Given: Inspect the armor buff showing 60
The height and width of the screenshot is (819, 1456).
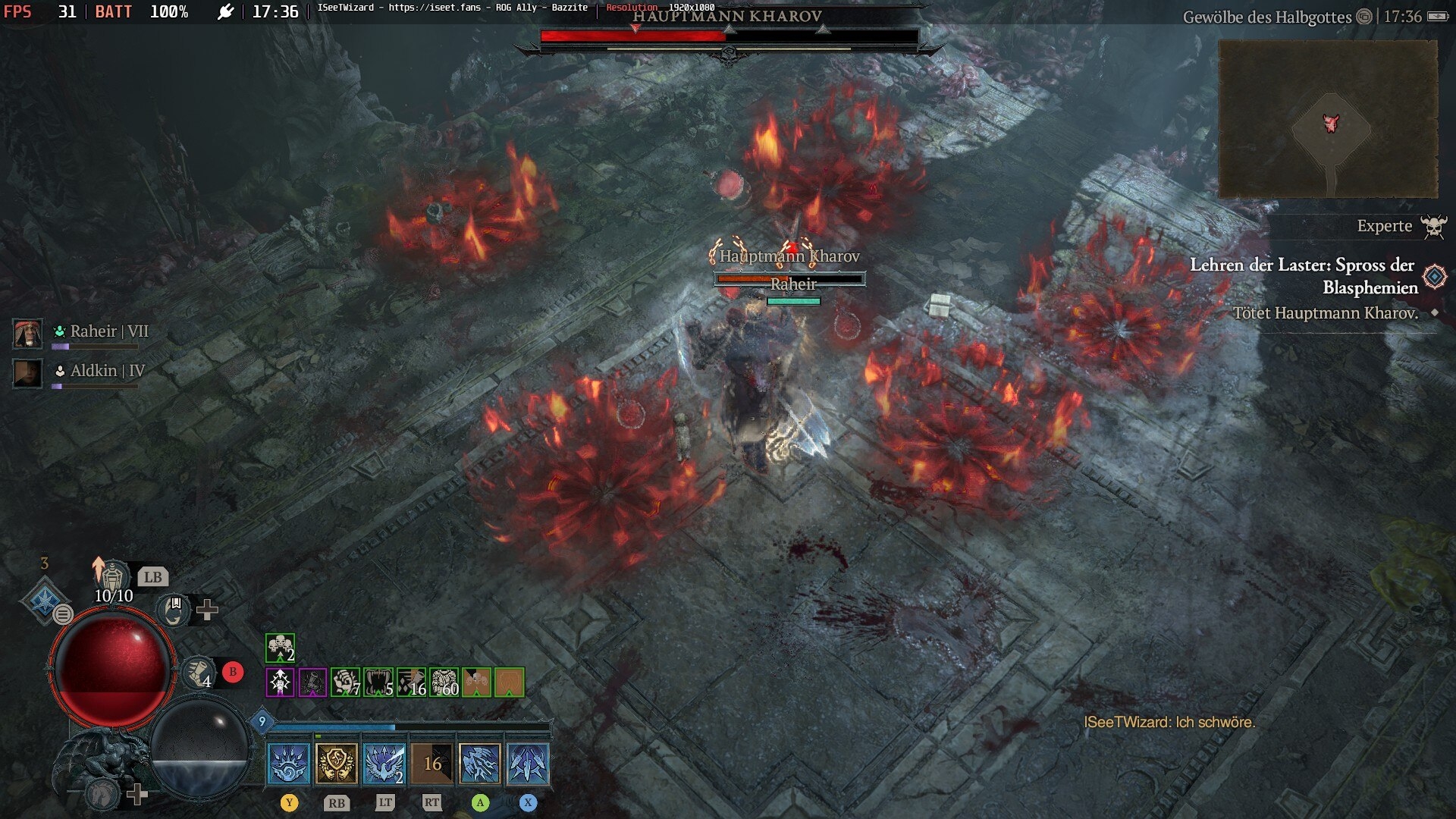Looking at the screenshot, I should click(x=444, y=682).
